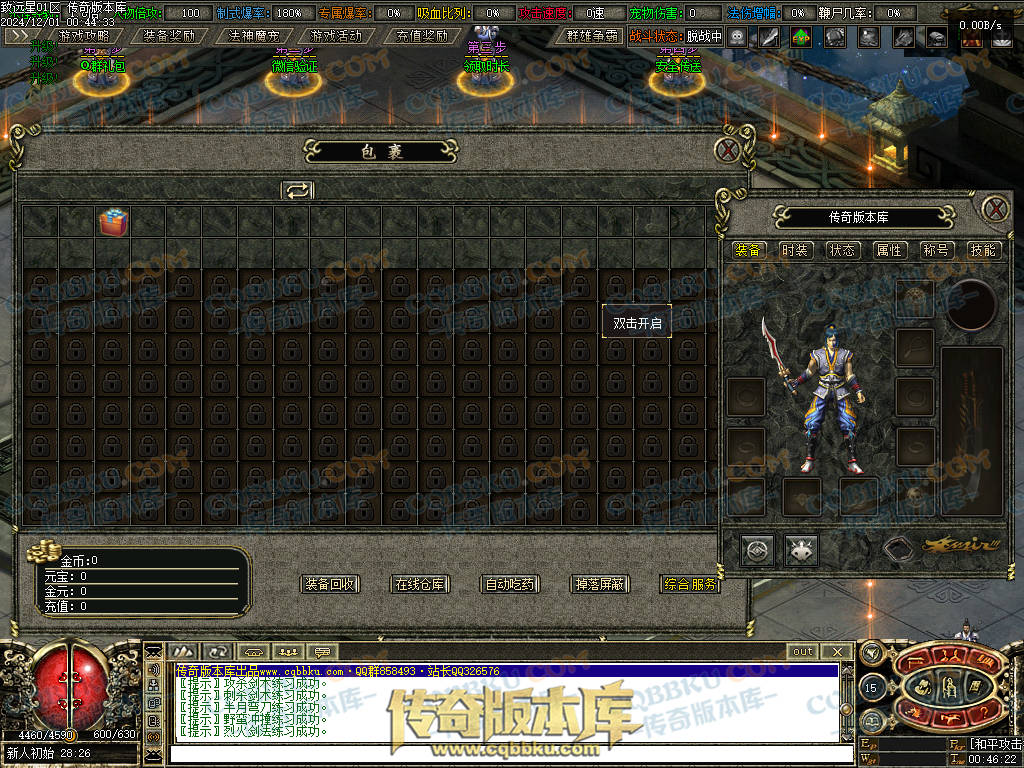Open the 属性 attributes tab
The height and width of the screenshot is (768, 1024).
tap(889, 250)
